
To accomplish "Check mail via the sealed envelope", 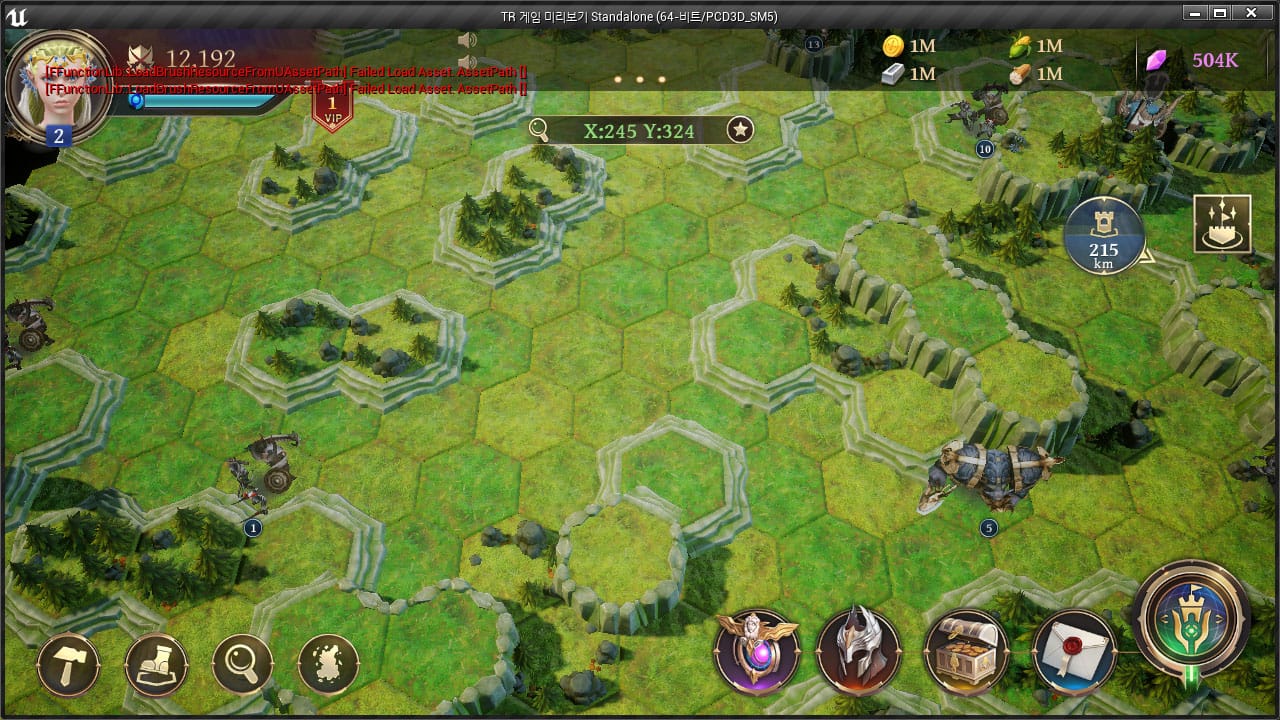I will [1073, 652].
